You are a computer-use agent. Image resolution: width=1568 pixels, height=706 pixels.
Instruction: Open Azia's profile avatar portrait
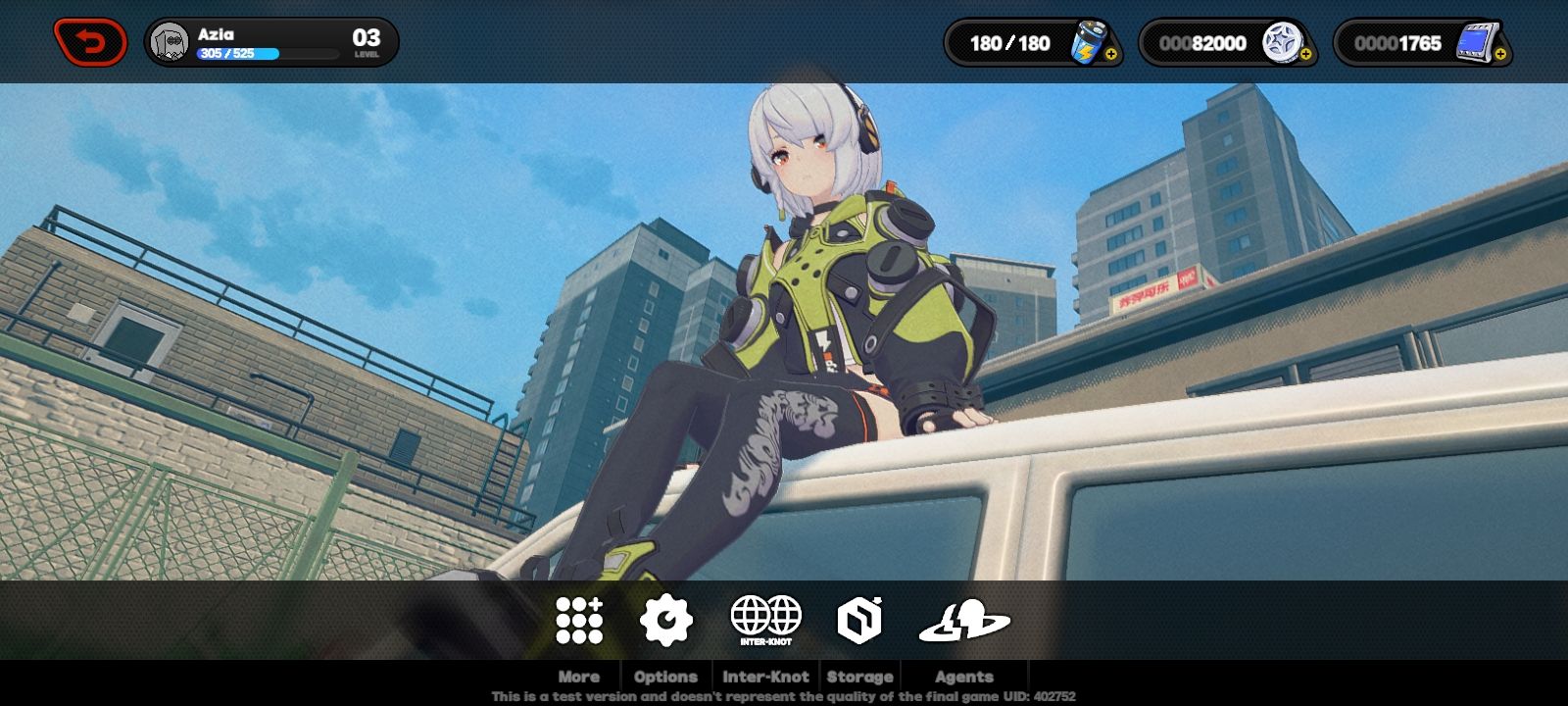(x=169, y=40)
